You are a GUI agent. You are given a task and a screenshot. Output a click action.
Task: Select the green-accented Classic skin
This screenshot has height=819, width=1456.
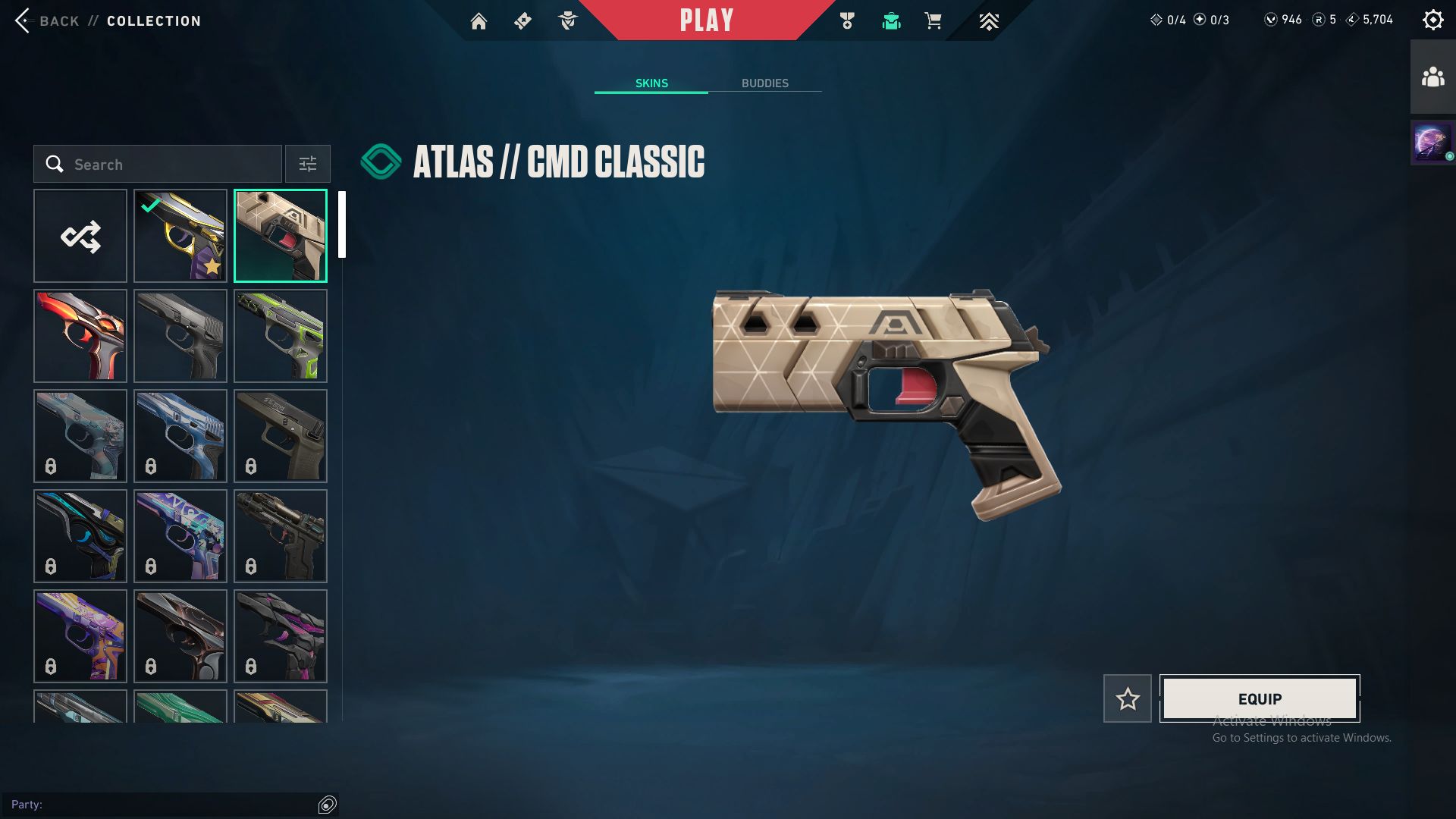pyautogui.click(x=281, y=336)
